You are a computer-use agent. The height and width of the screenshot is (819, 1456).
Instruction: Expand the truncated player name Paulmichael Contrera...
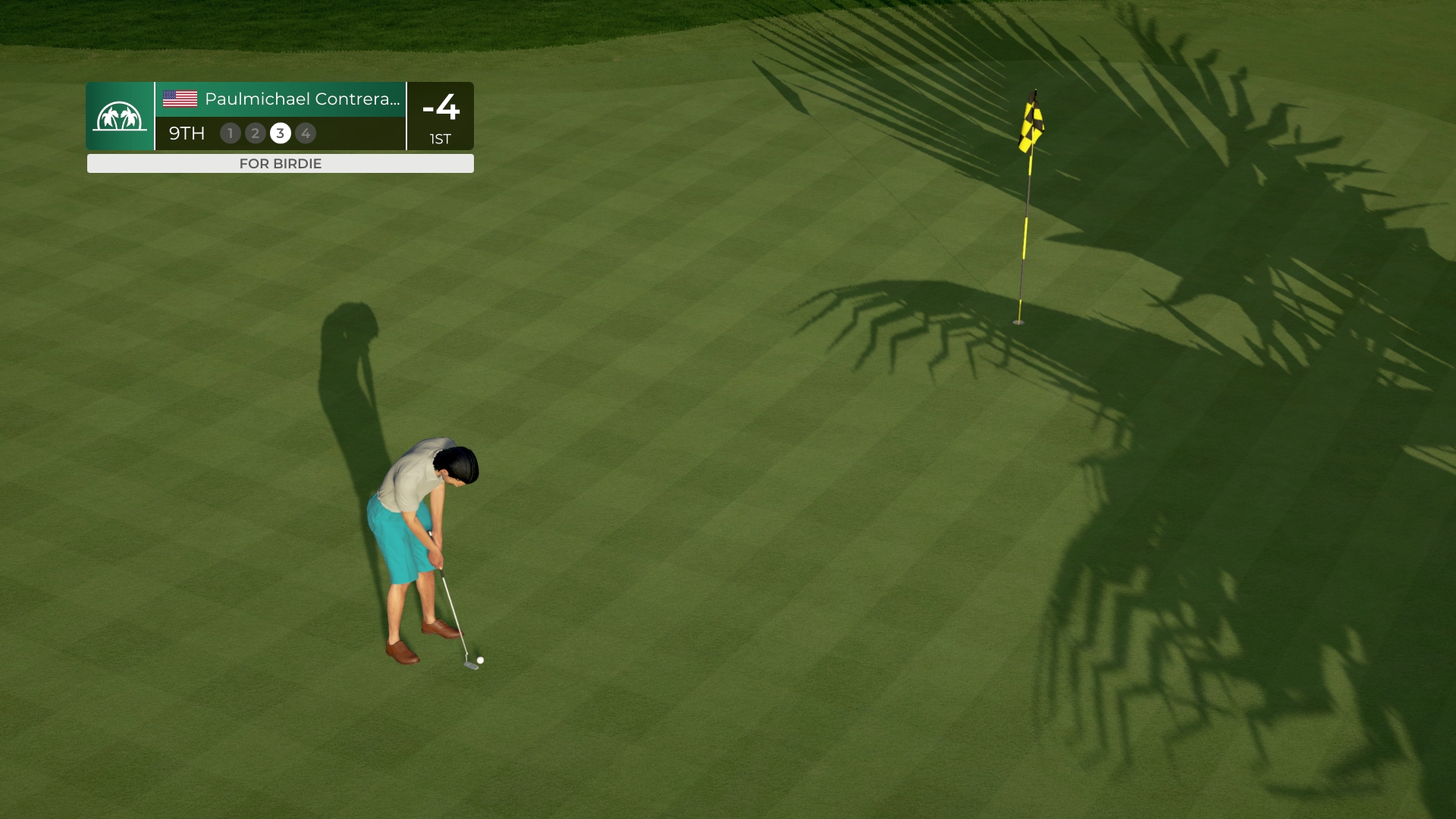tap(302, 99)
